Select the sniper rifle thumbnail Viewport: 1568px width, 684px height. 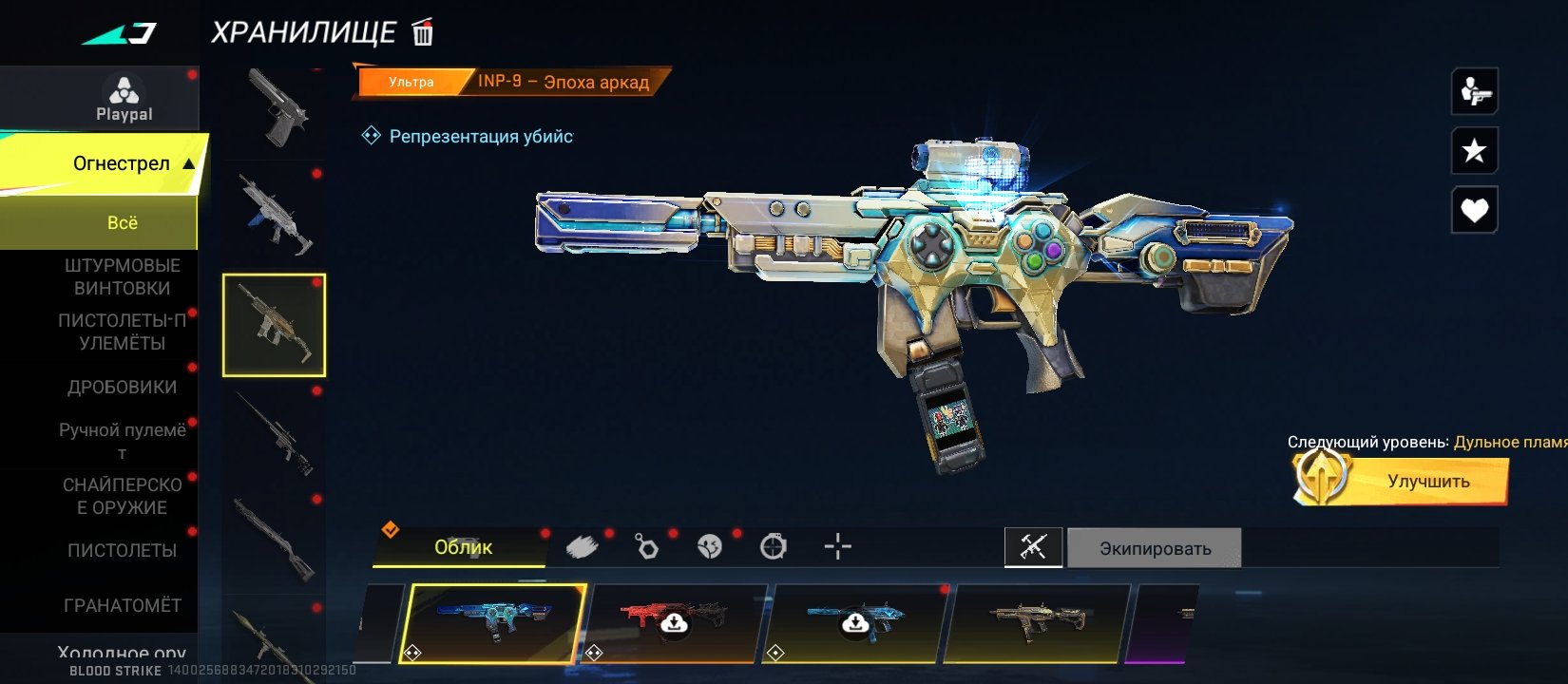pos(275,434)
